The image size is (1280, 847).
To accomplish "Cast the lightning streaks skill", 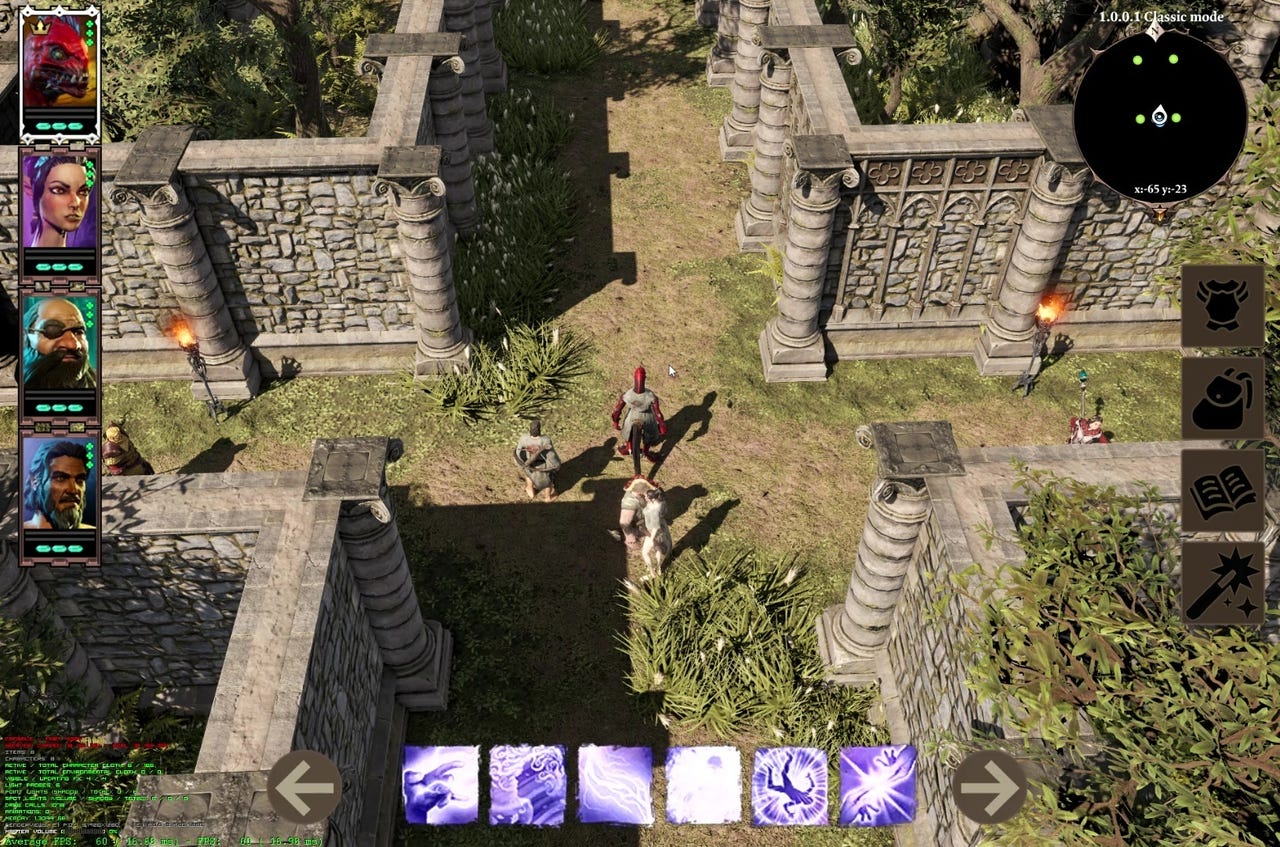I will pos(615,785).
